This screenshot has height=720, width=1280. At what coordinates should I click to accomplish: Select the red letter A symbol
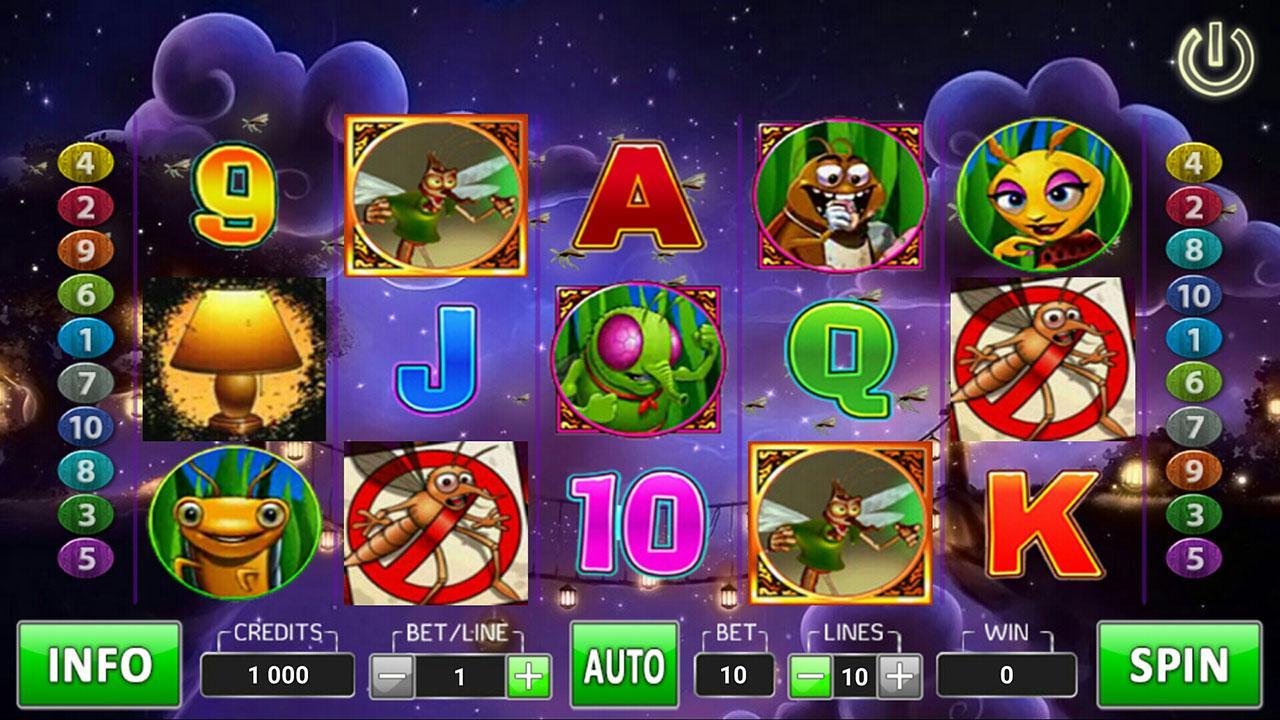coord(637,197)
